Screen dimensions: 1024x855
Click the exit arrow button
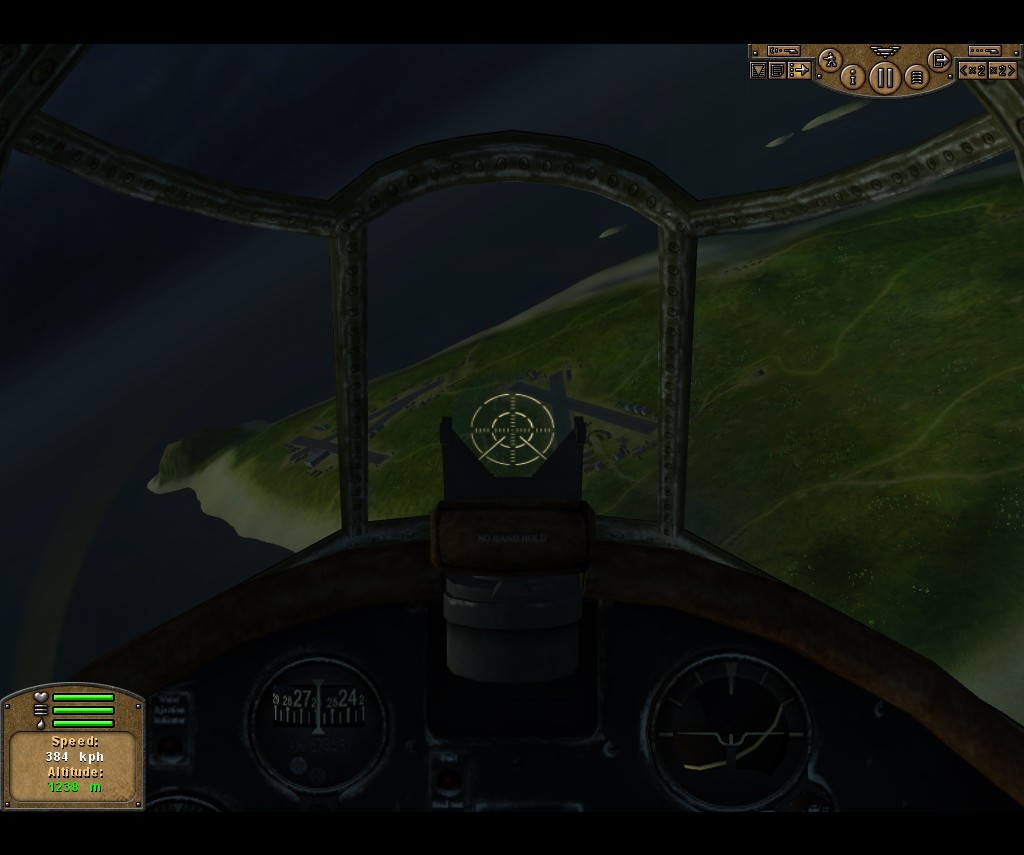point(939,60)
